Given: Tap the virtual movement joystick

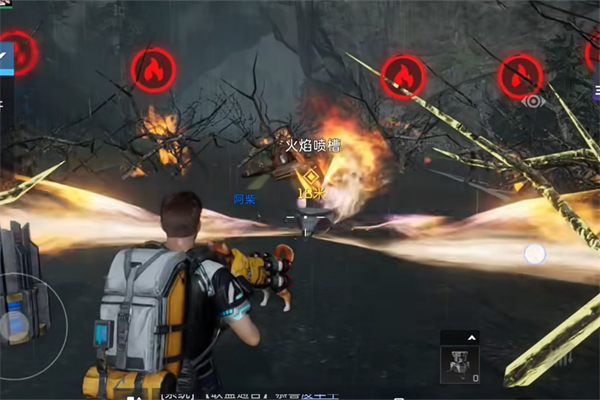Looking at the screenshot, I should [x=17, y=325].
